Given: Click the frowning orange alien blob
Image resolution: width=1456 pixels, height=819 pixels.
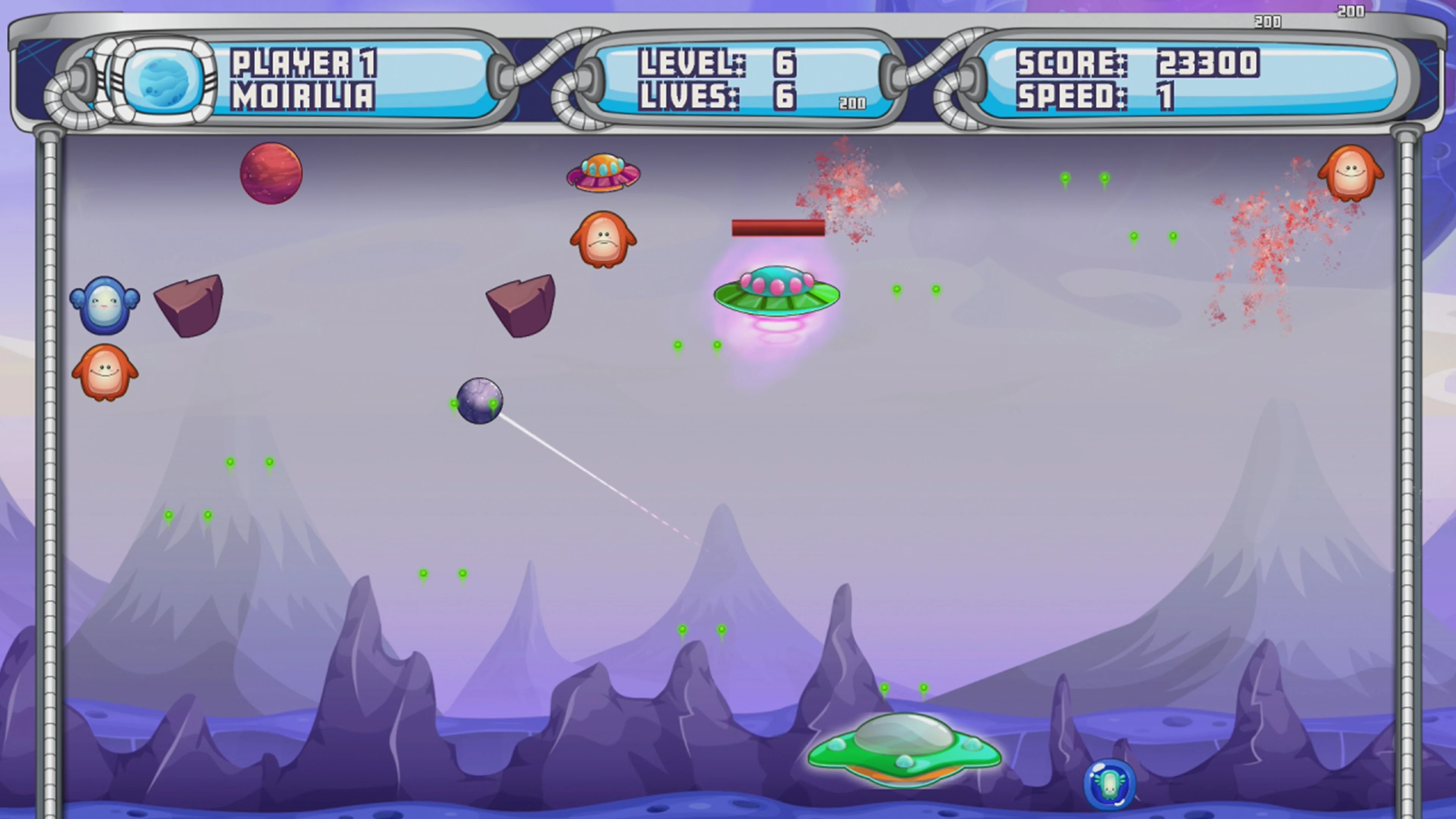Looking at the screenshot, I should pyautogui.click(x=603, y=237).
